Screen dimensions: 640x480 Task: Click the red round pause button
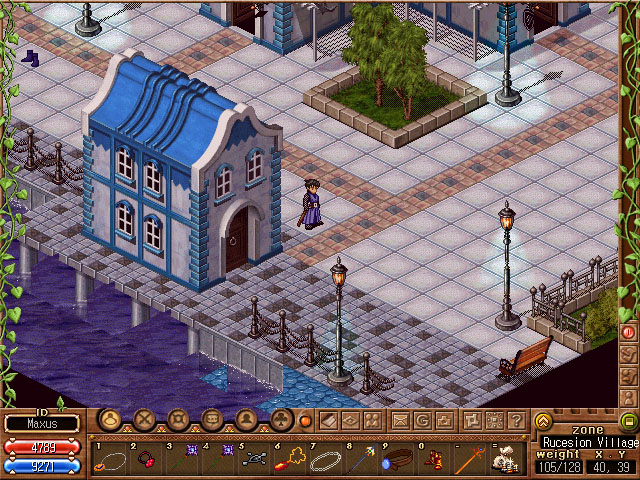[629, 331]
